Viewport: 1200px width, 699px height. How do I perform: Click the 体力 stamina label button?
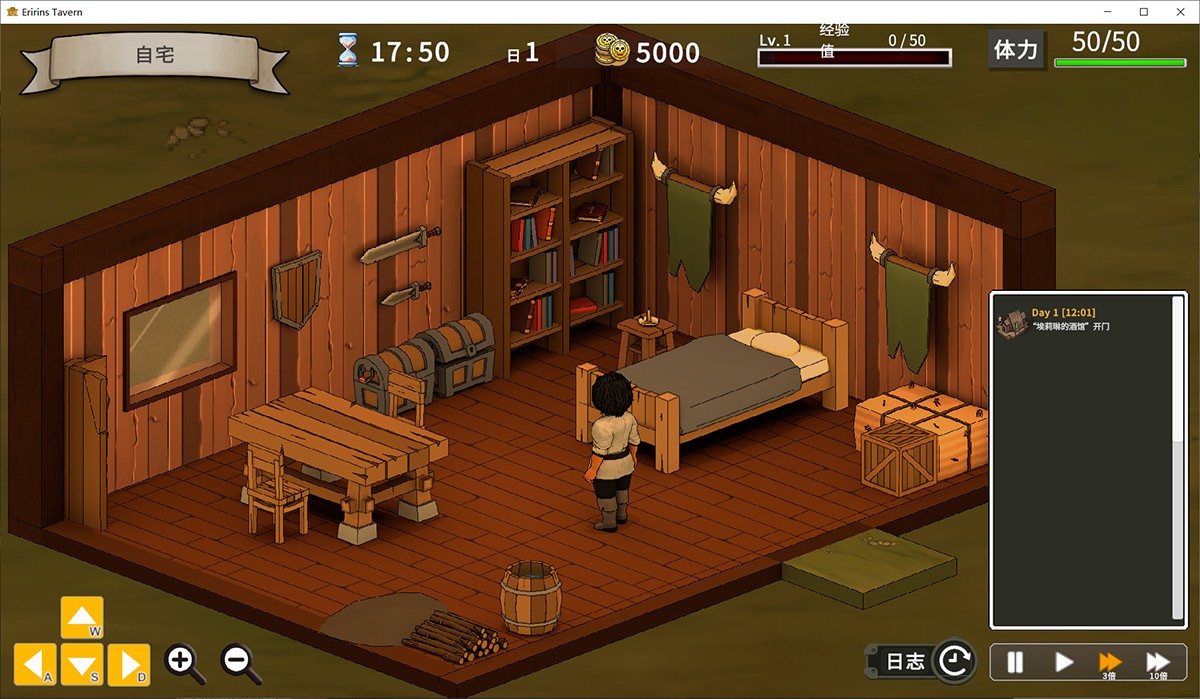[1016, 49]
